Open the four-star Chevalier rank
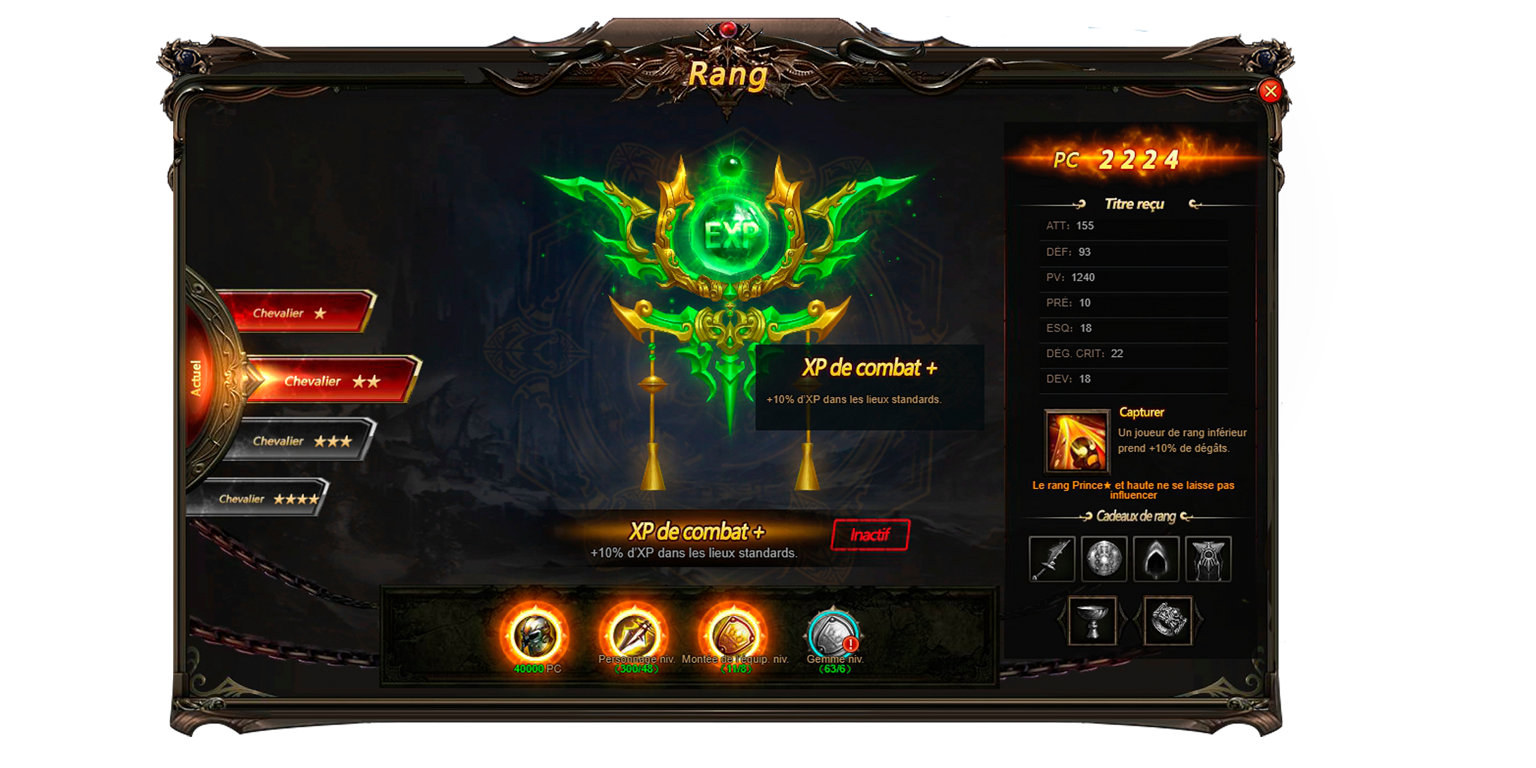 tap(267, 499)
